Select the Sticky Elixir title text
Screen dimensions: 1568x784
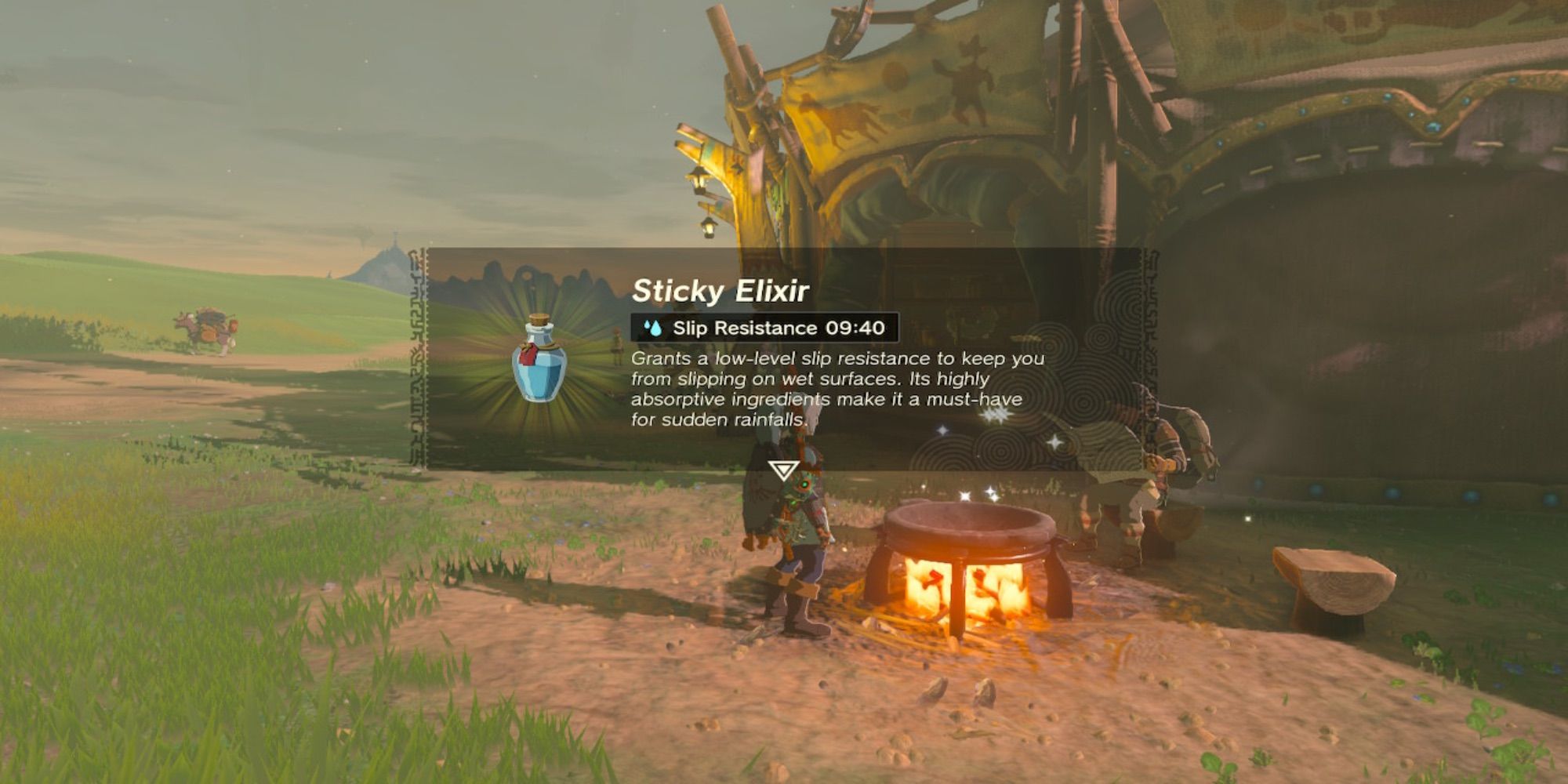tap(719, 291)
